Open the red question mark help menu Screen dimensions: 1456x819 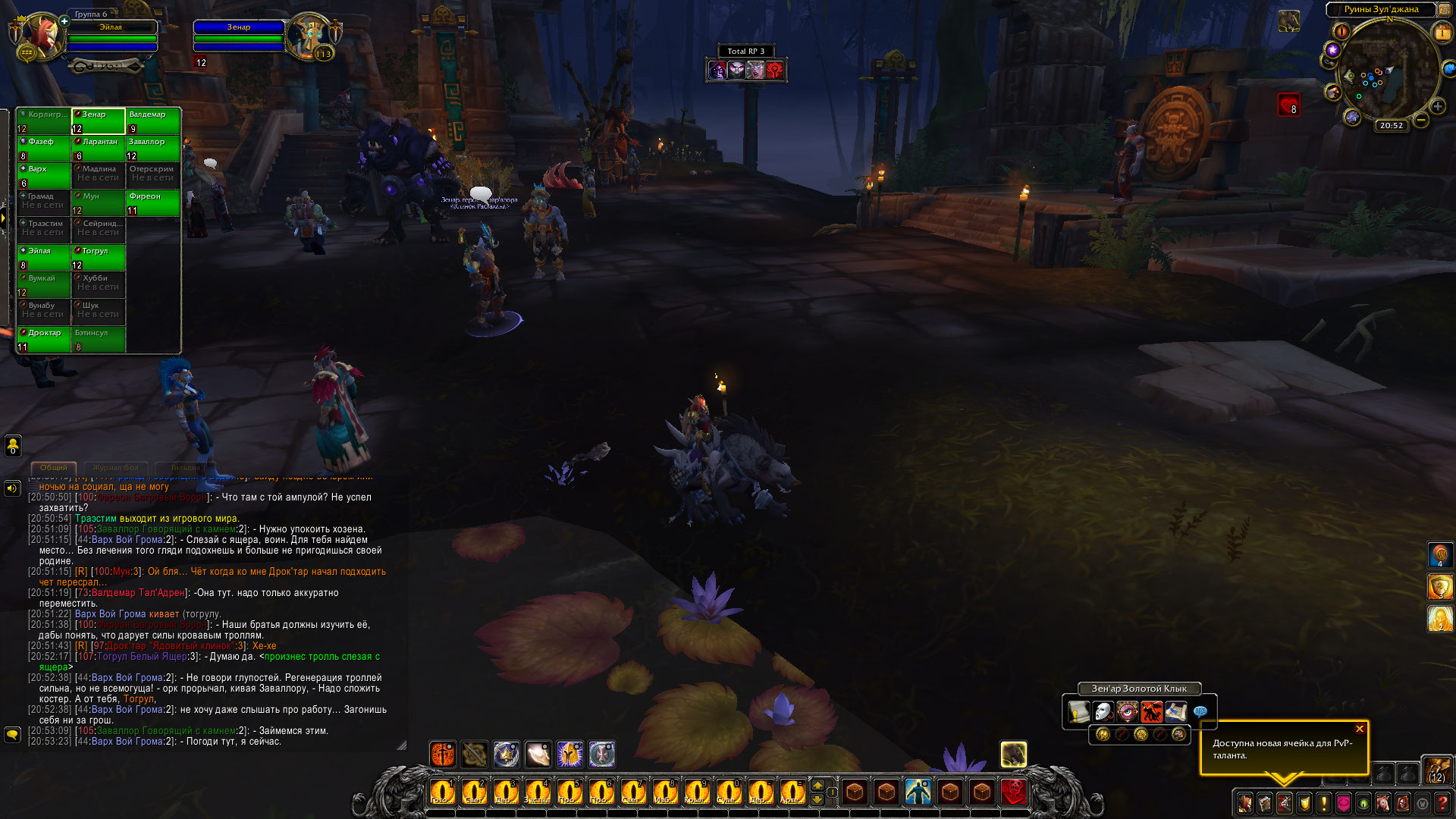[1442, 803]
